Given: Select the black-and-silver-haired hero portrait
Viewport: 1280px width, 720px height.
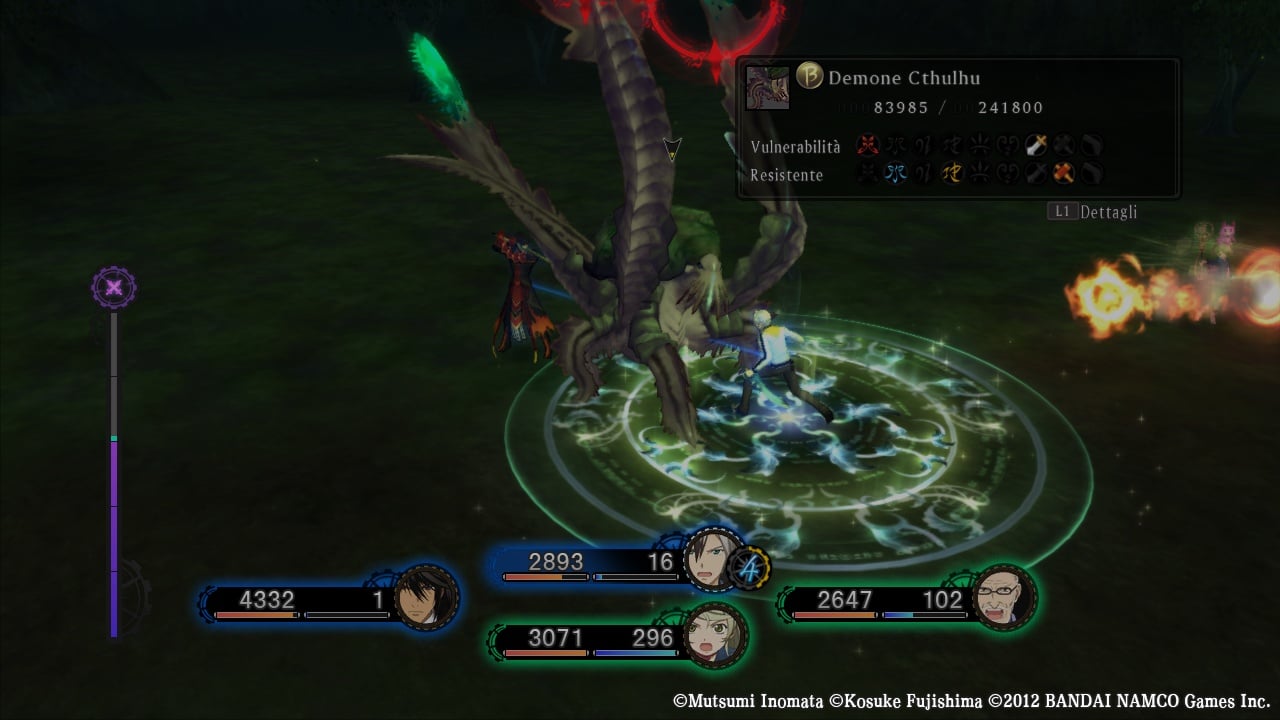Looking at the screenshot, I should (714, 559).
